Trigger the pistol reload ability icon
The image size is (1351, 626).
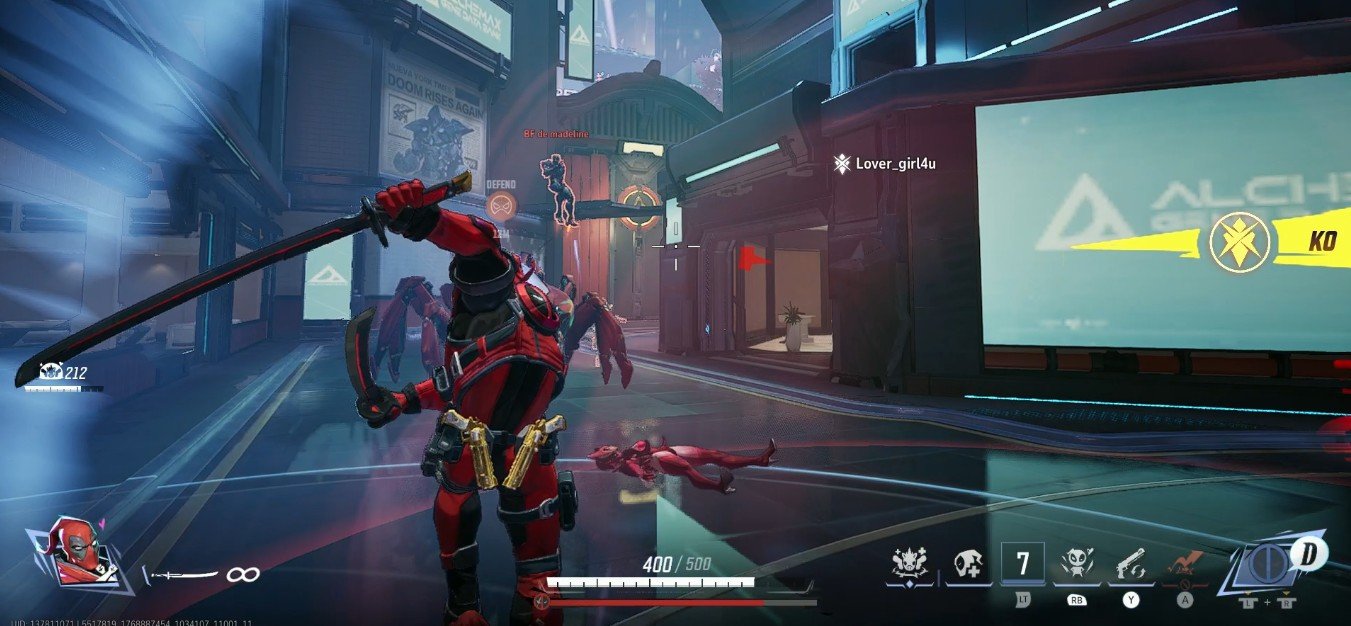1131,565
